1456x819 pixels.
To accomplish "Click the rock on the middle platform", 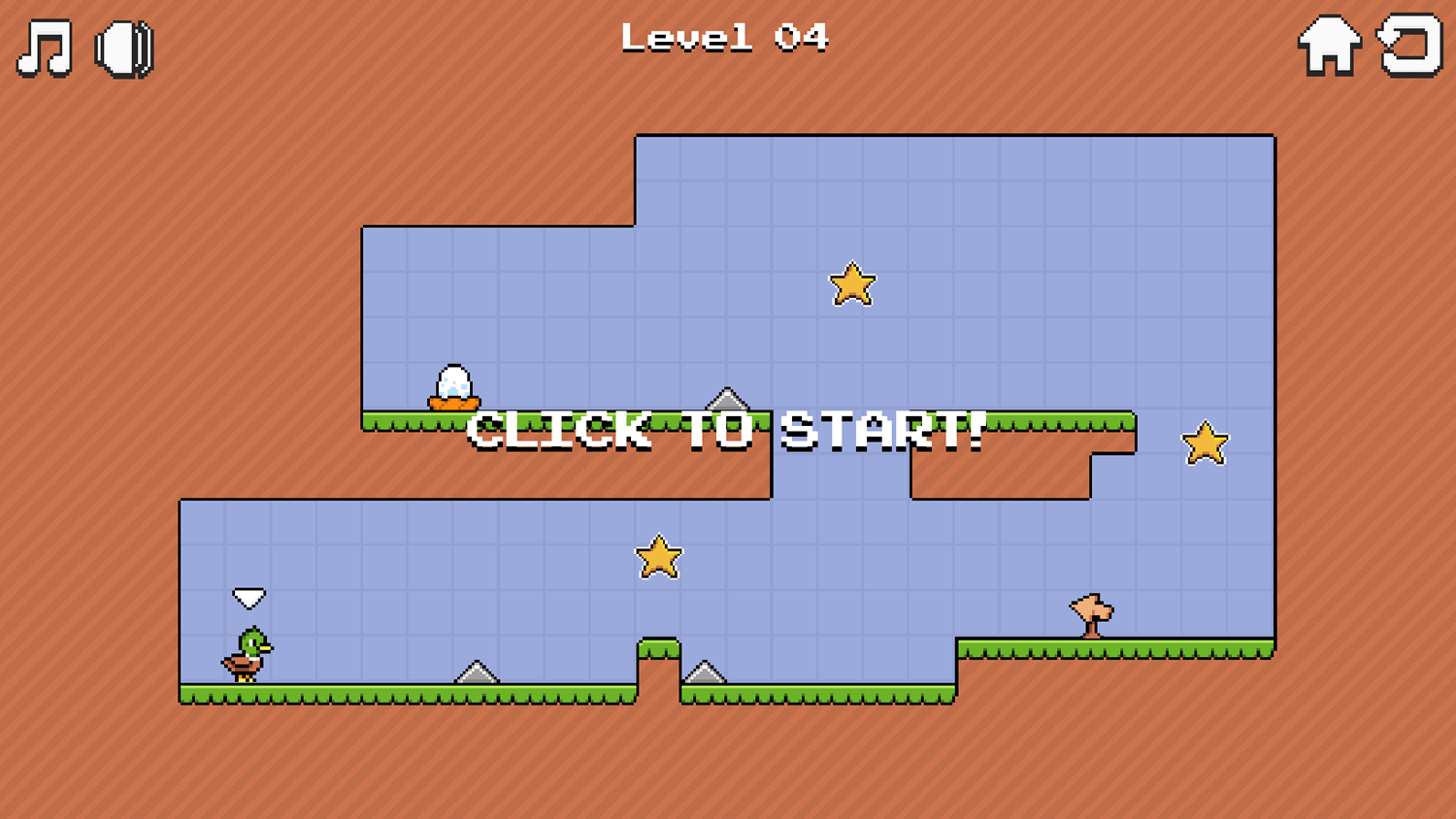I will (728, 401).
